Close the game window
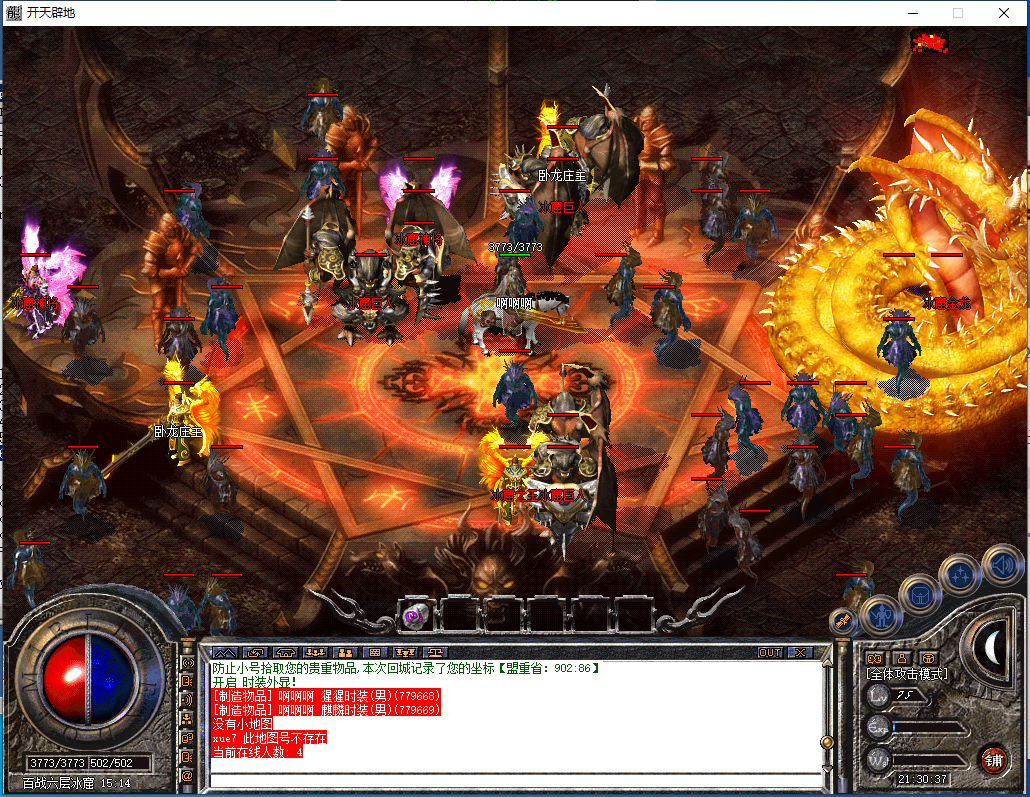 (x=1003, y=13)
